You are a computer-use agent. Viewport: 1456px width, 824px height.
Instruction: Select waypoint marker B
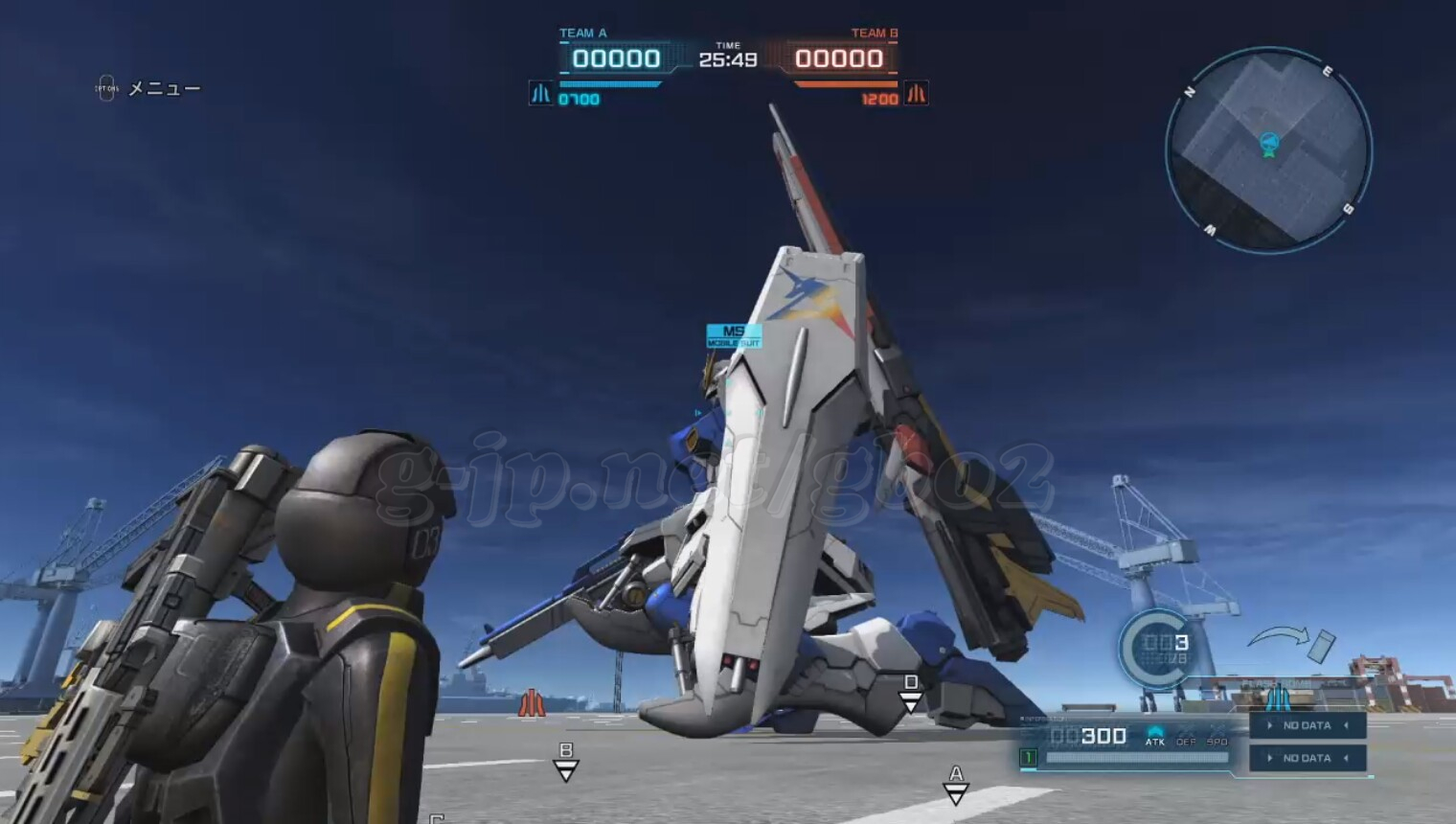pyautogui.click(x=566, y=761)
